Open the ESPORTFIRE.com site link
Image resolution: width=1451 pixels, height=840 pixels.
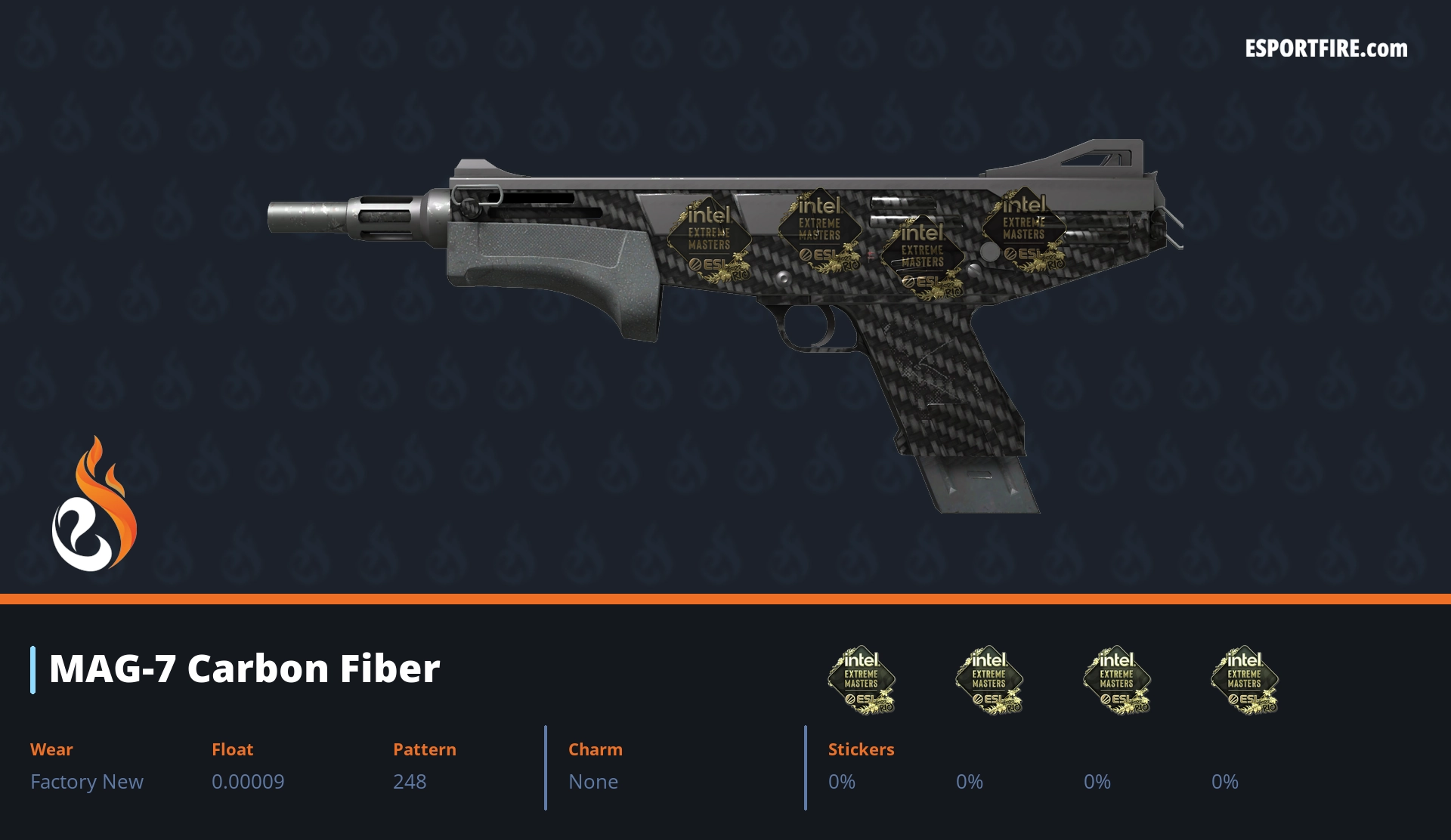click(x=1326, y=49)
